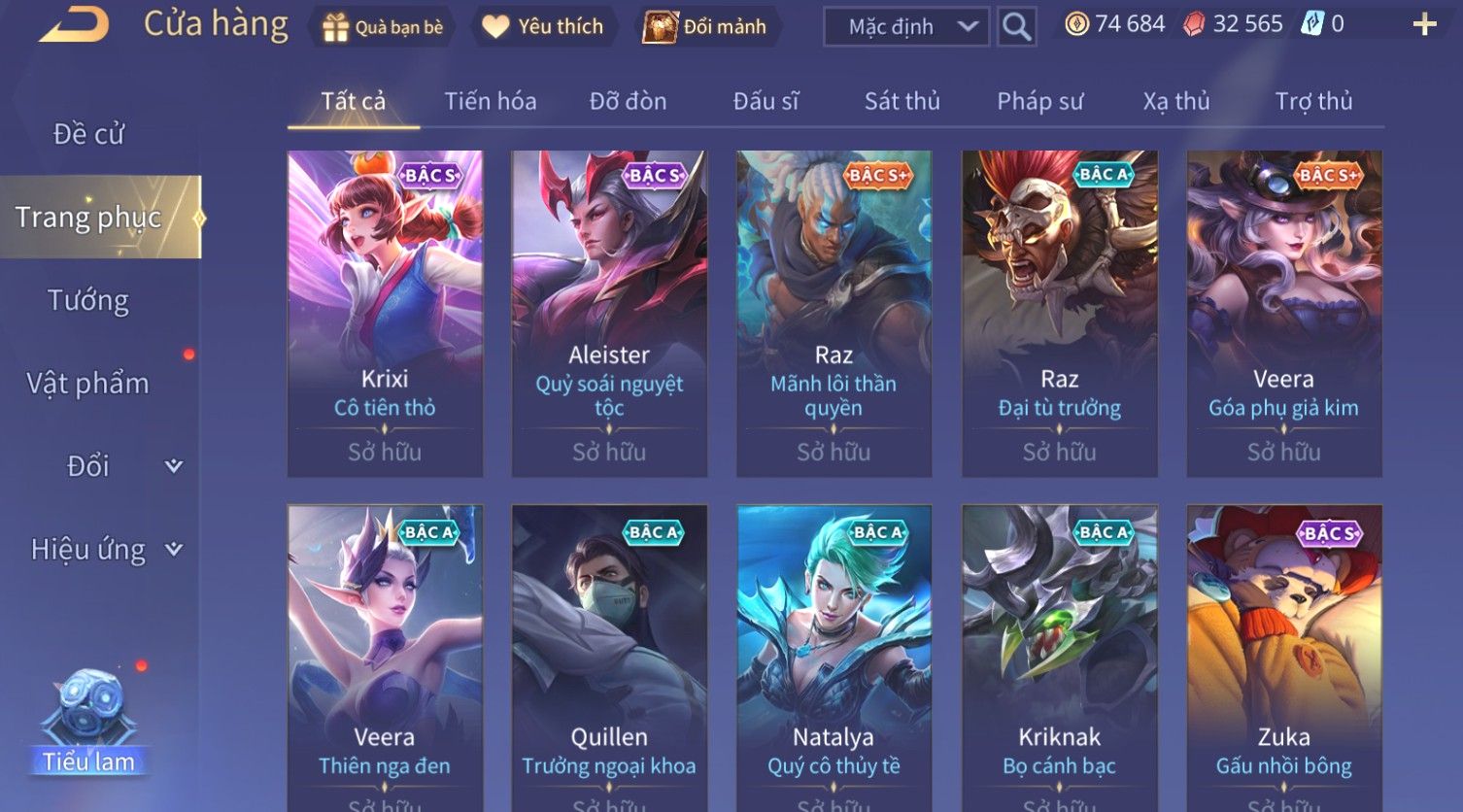Expand the Mặc định sort dropdown

[905, 27]
